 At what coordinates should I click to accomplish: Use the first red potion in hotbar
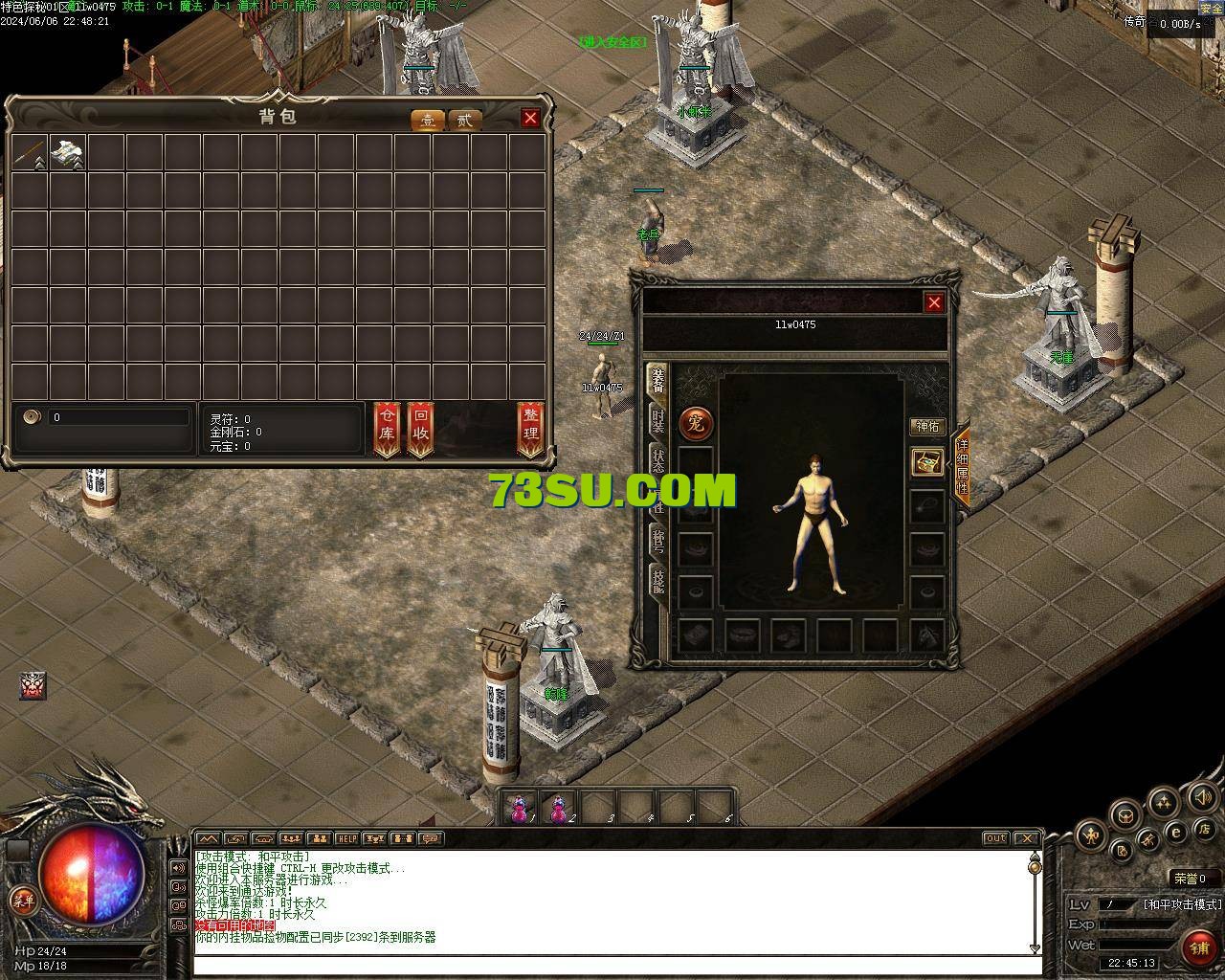520,809
